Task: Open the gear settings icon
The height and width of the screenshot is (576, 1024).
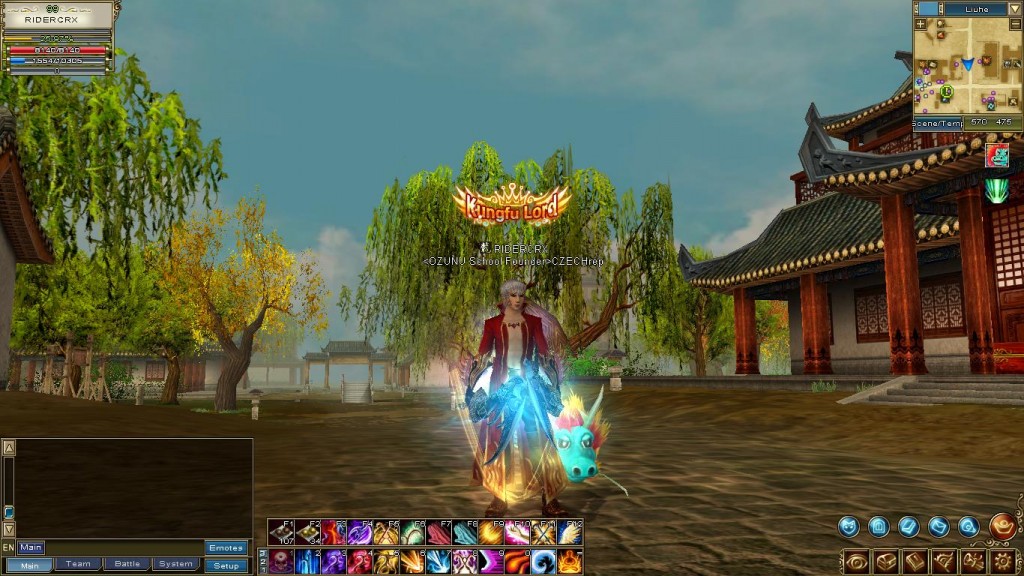Action: pos(1003,561)
